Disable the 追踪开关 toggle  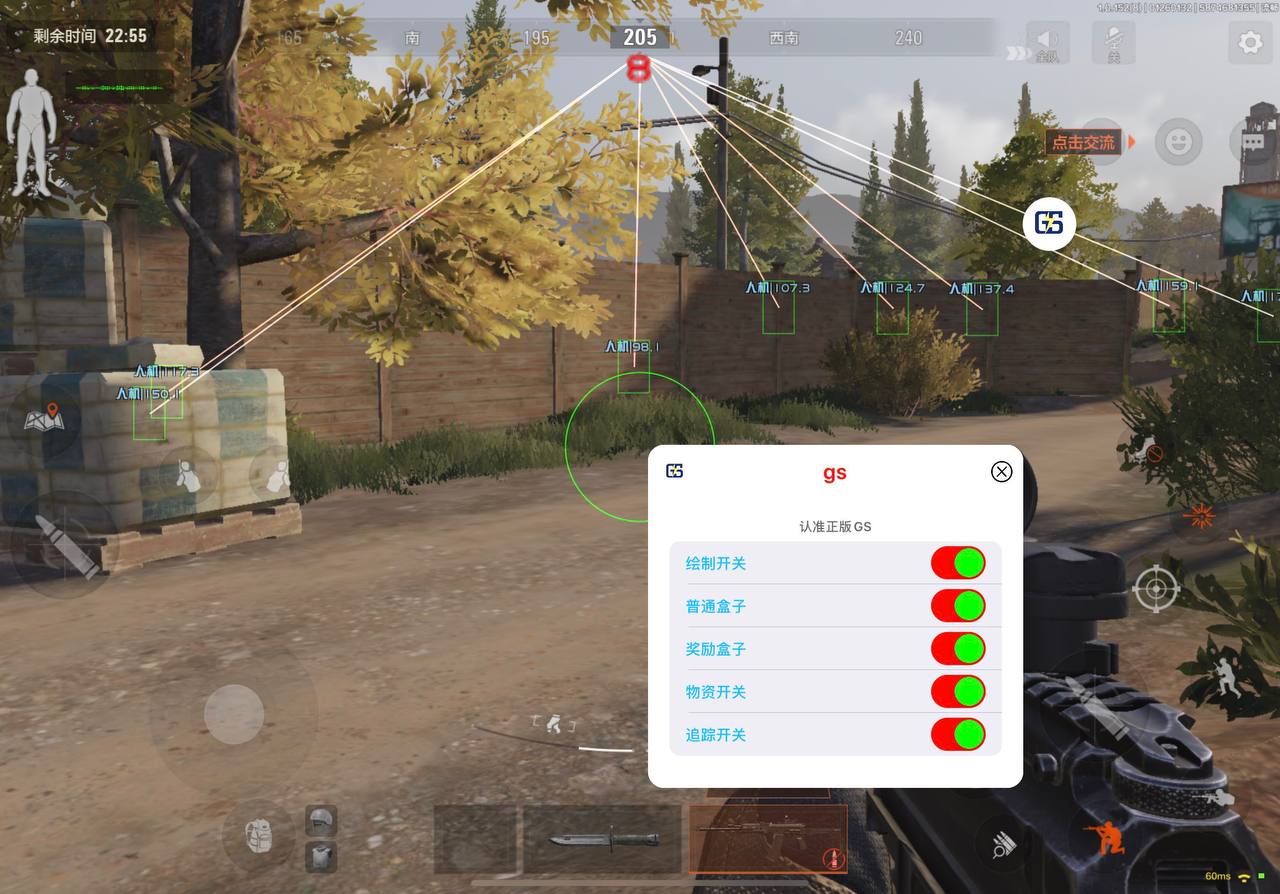[957, 734]
